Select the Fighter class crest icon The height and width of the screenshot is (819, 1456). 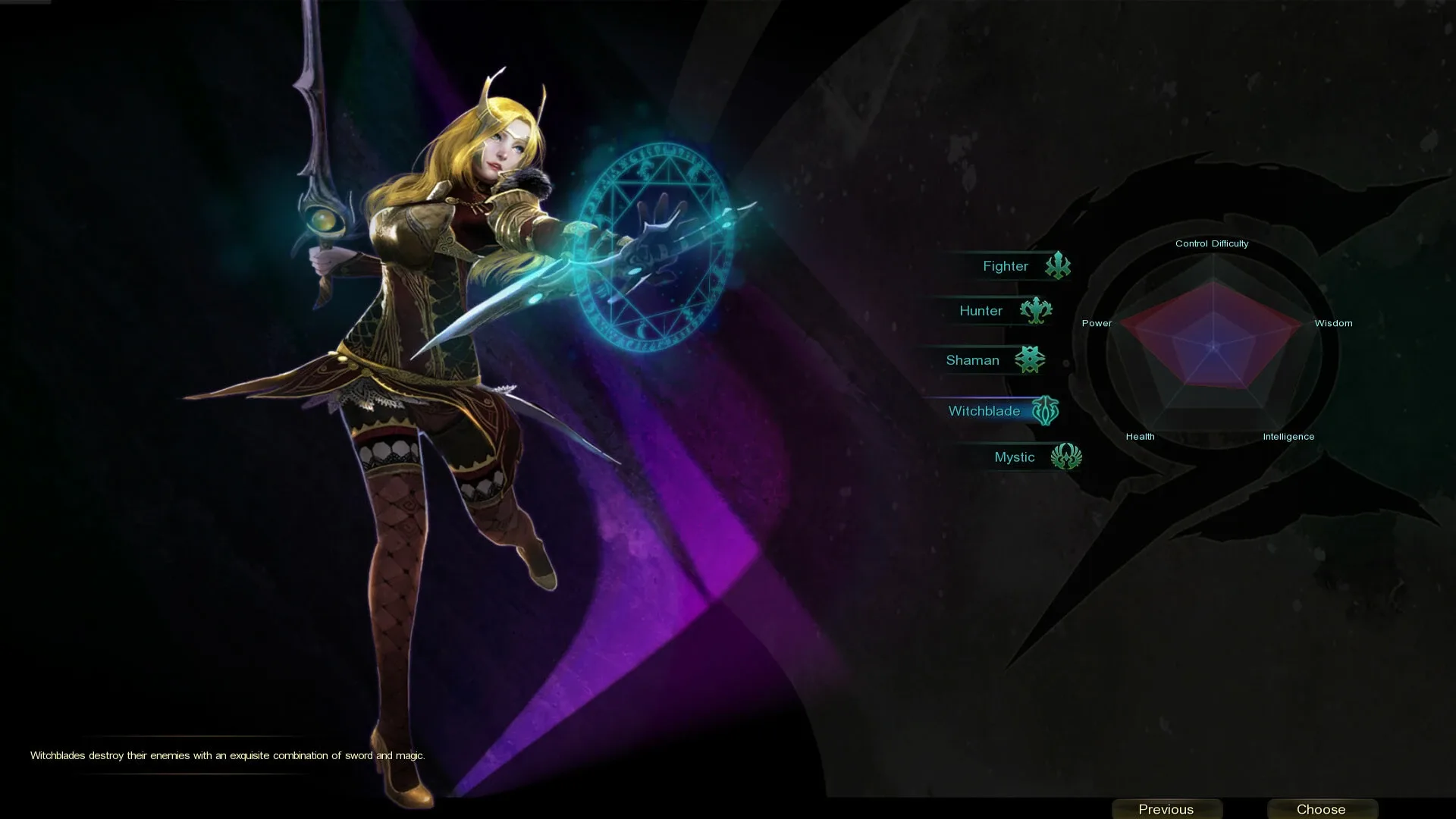[x=1059, y=265]
